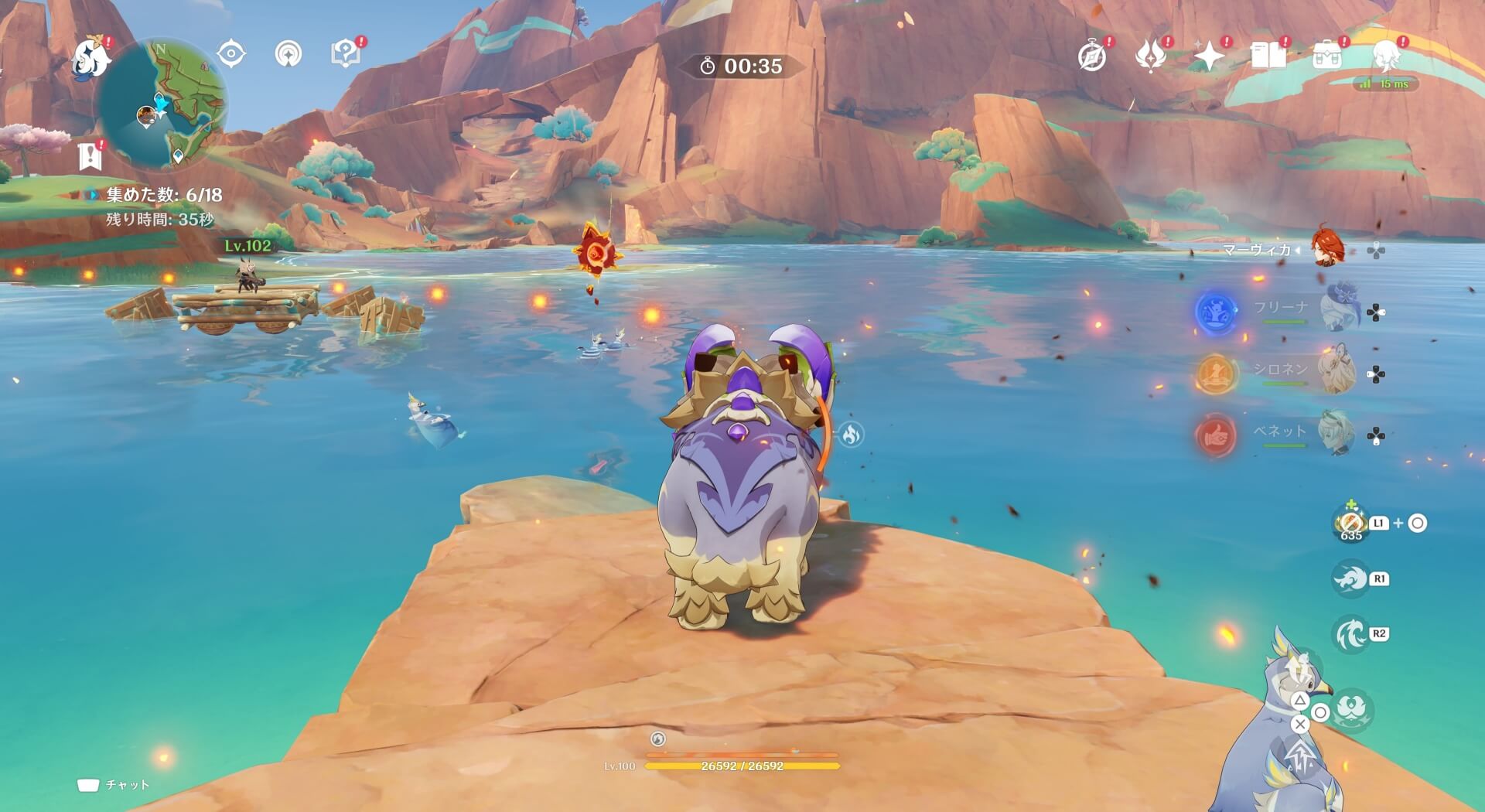Use the gadget item showing 635

coord(1350,524)
